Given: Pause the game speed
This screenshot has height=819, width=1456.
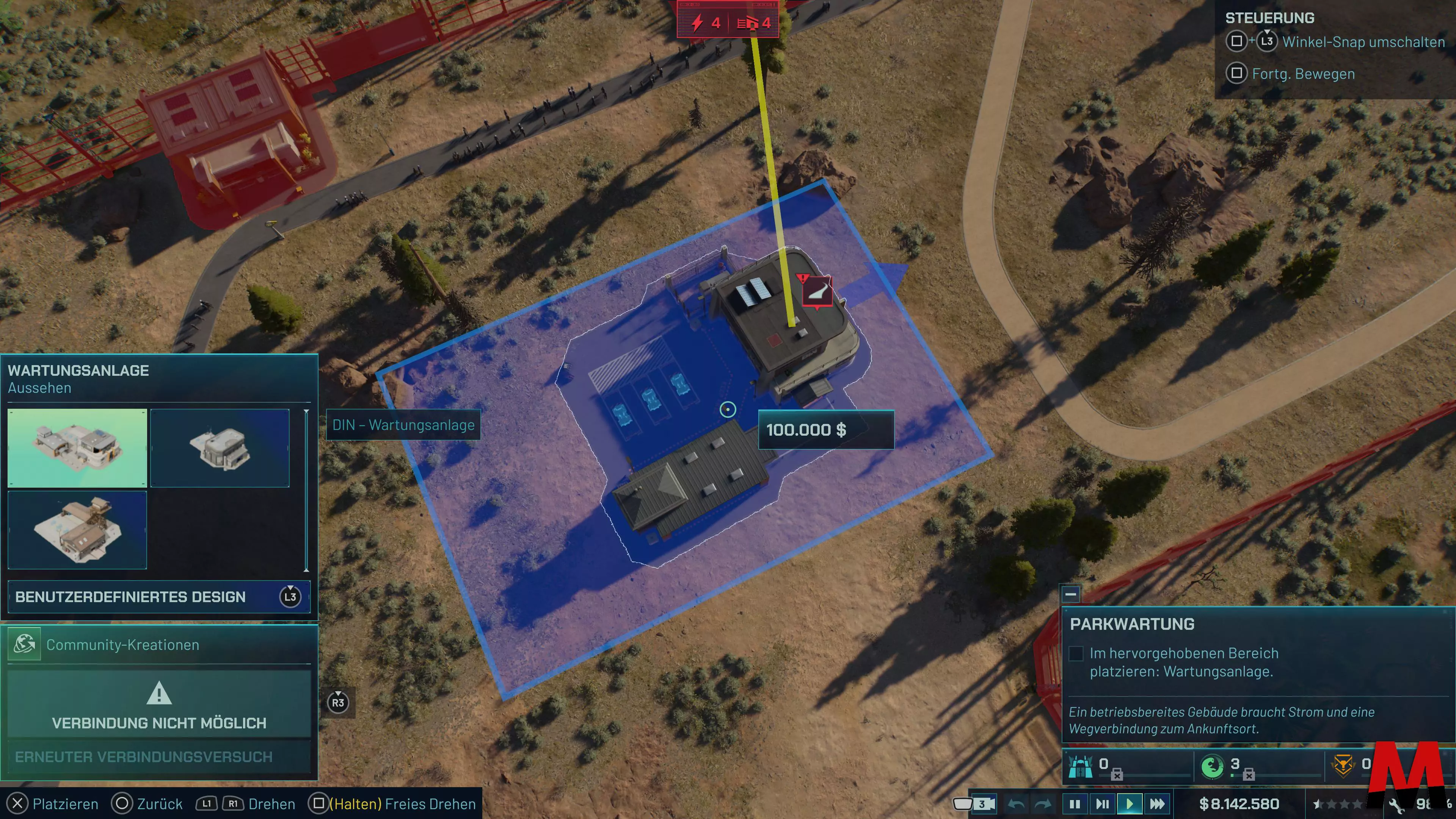Looking at the screenshot, I should point(1075,804).
